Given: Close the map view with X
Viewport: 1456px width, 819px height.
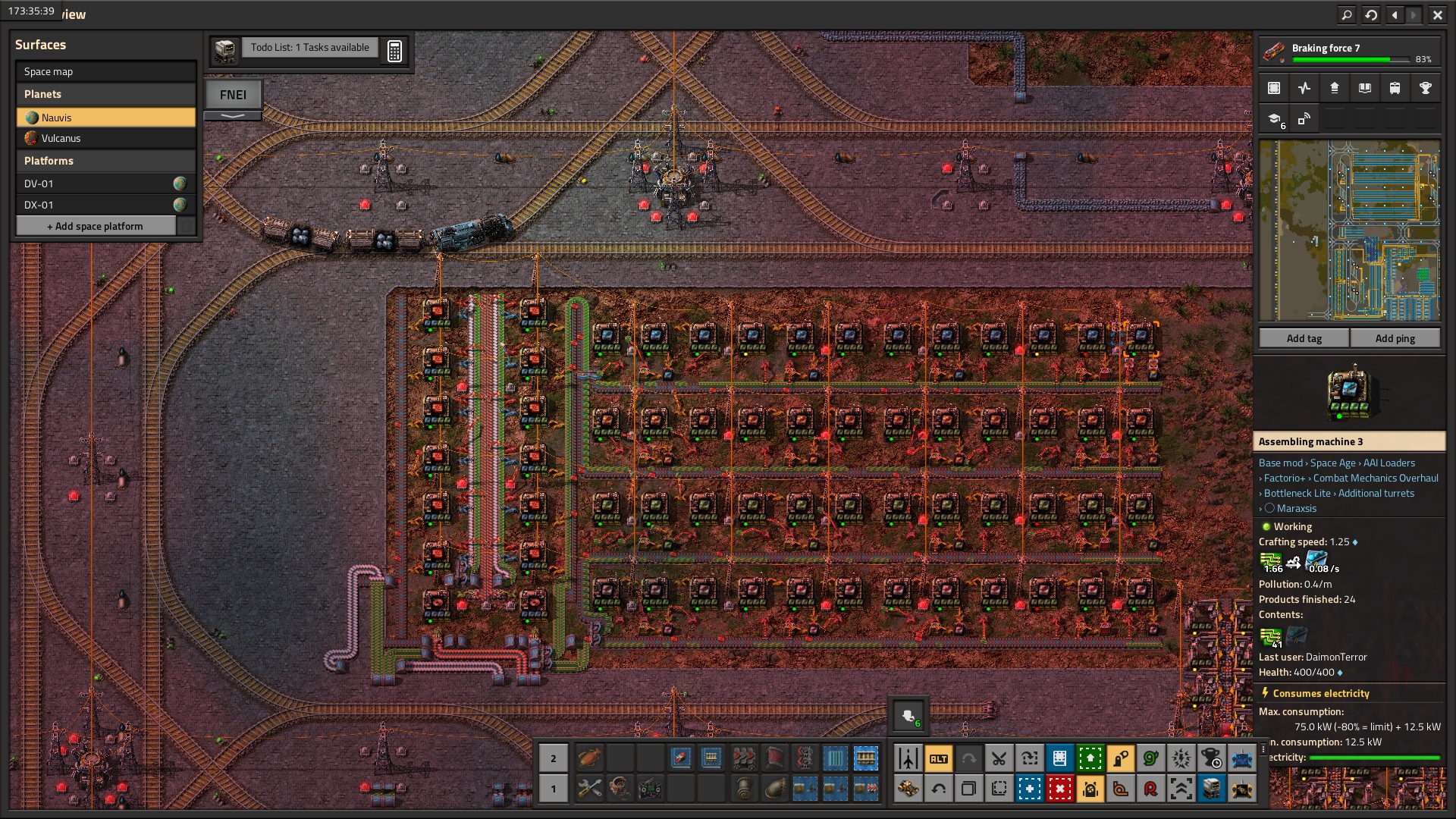Looking at the screenshot, I should (x=1437, y=14).
